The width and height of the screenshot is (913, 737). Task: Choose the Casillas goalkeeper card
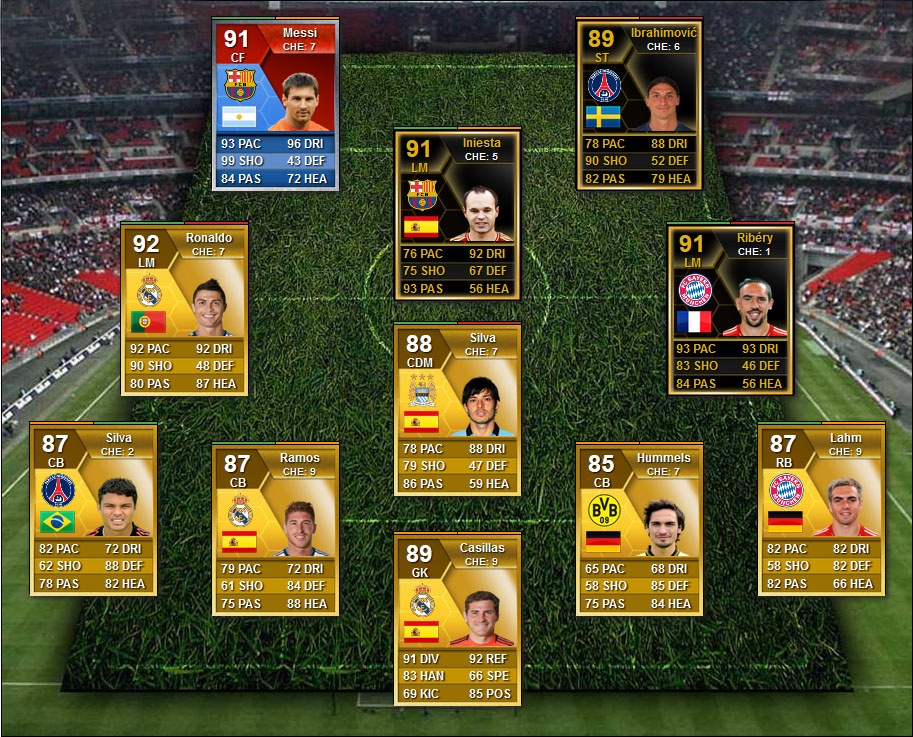[457, 620]
